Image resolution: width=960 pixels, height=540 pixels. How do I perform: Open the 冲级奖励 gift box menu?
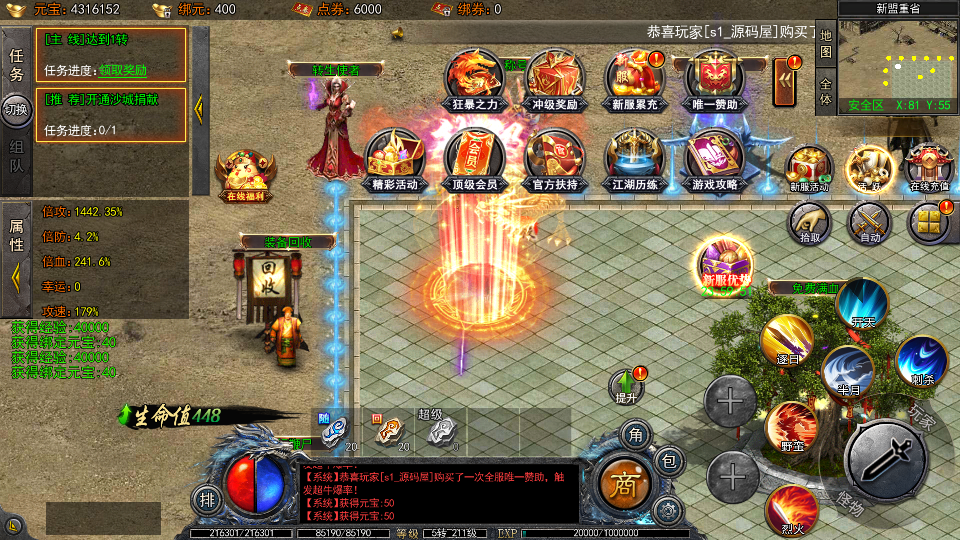tap(556, 78)
